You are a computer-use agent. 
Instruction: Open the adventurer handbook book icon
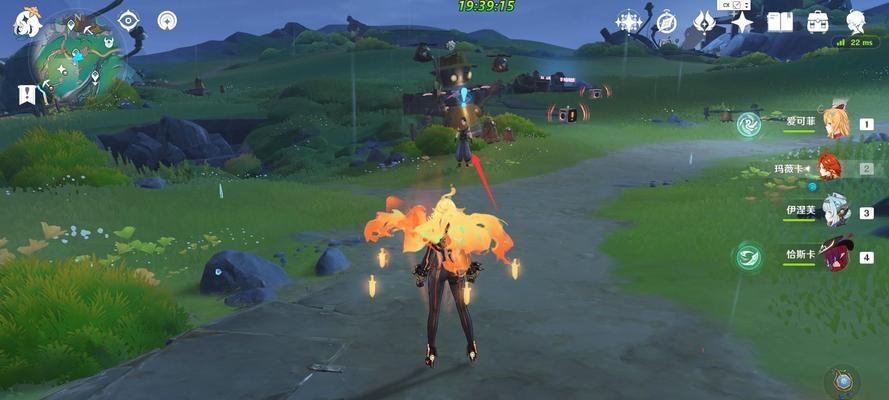click(779, 22)
